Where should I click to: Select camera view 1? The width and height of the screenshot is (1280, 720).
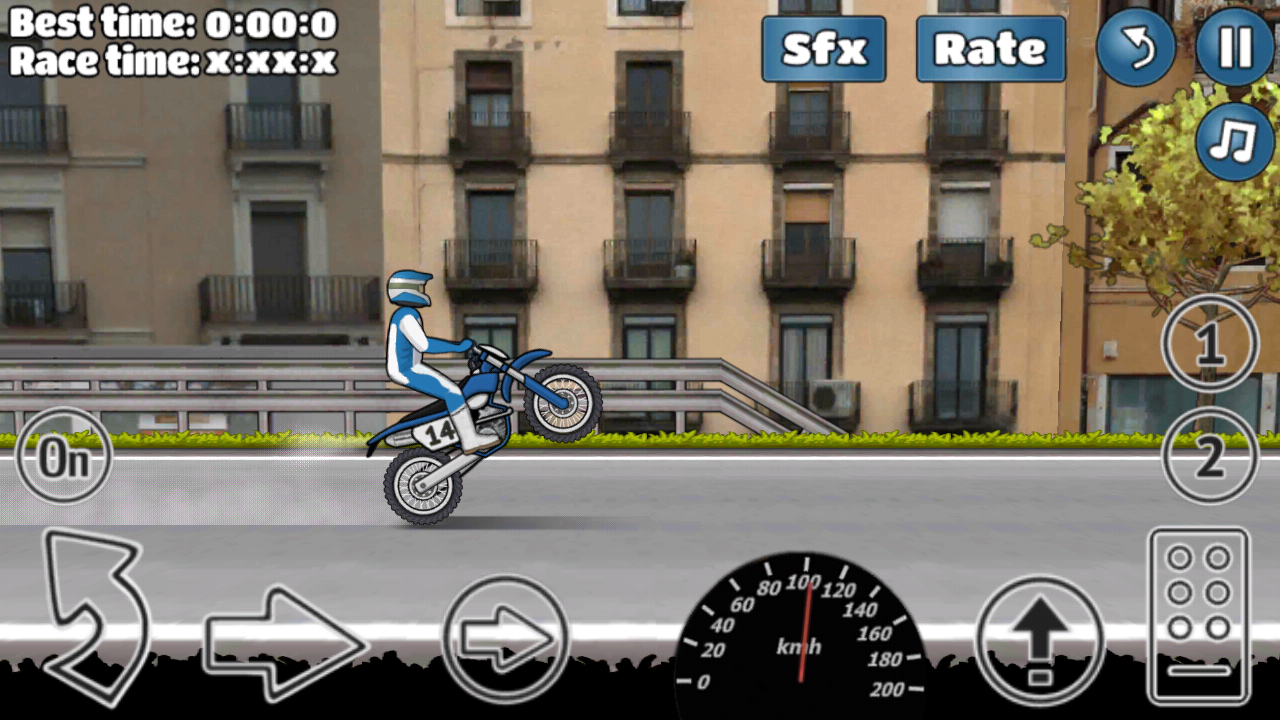pos(1209,343)
